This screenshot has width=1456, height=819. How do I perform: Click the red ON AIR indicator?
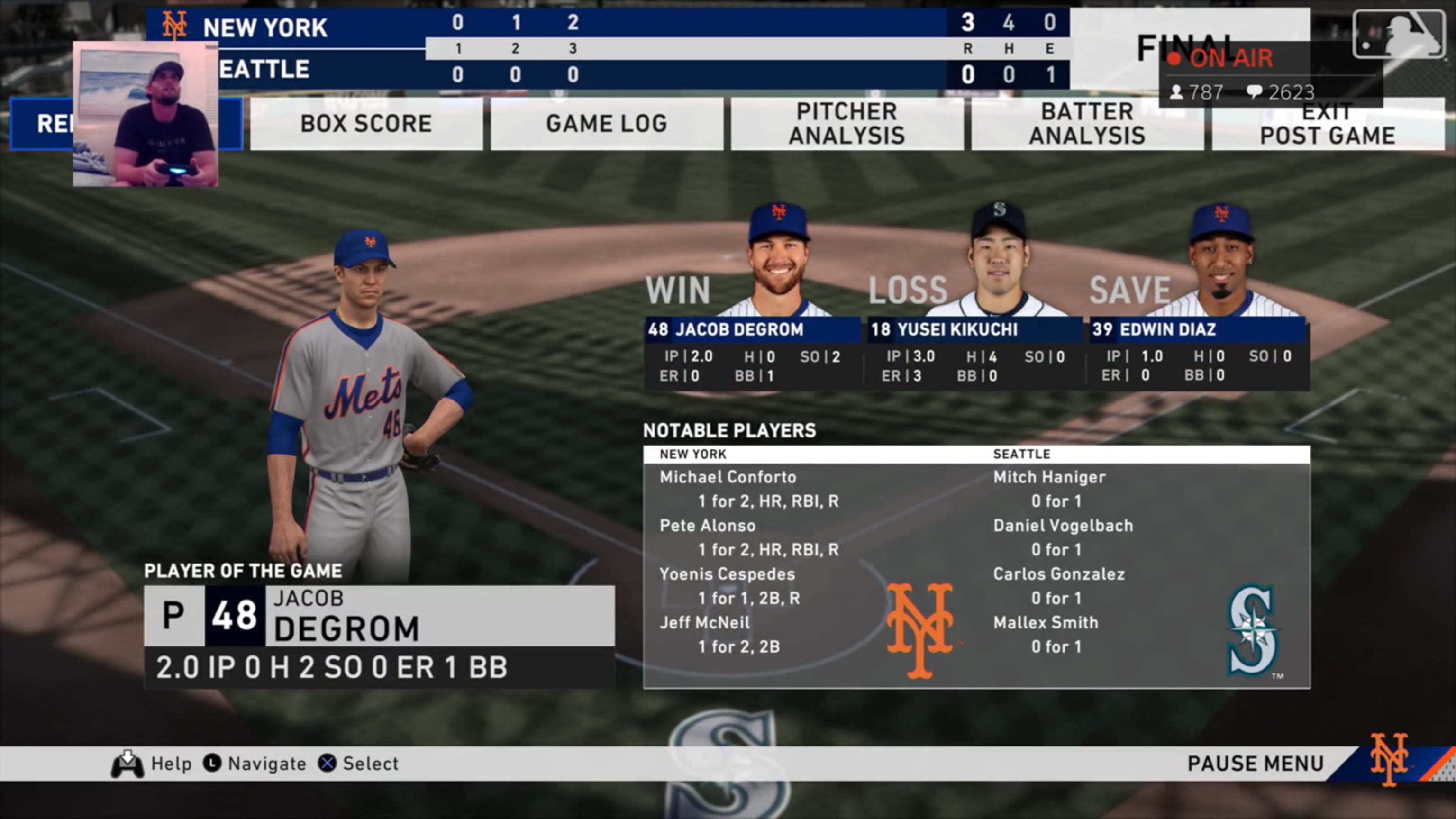point(1226,59)
